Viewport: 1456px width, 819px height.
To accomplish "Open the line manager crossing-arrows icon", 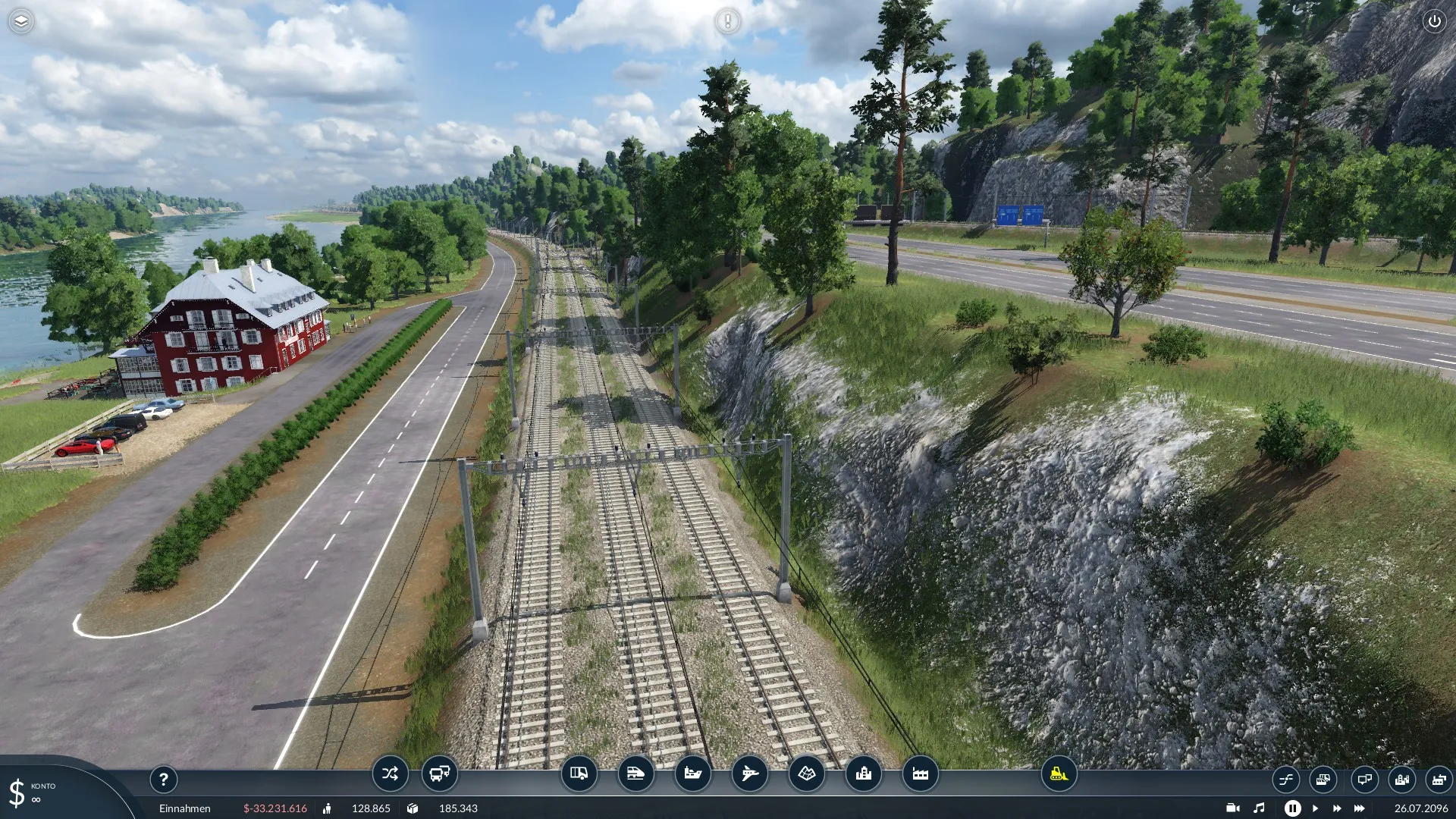I will tap(390, 773).
